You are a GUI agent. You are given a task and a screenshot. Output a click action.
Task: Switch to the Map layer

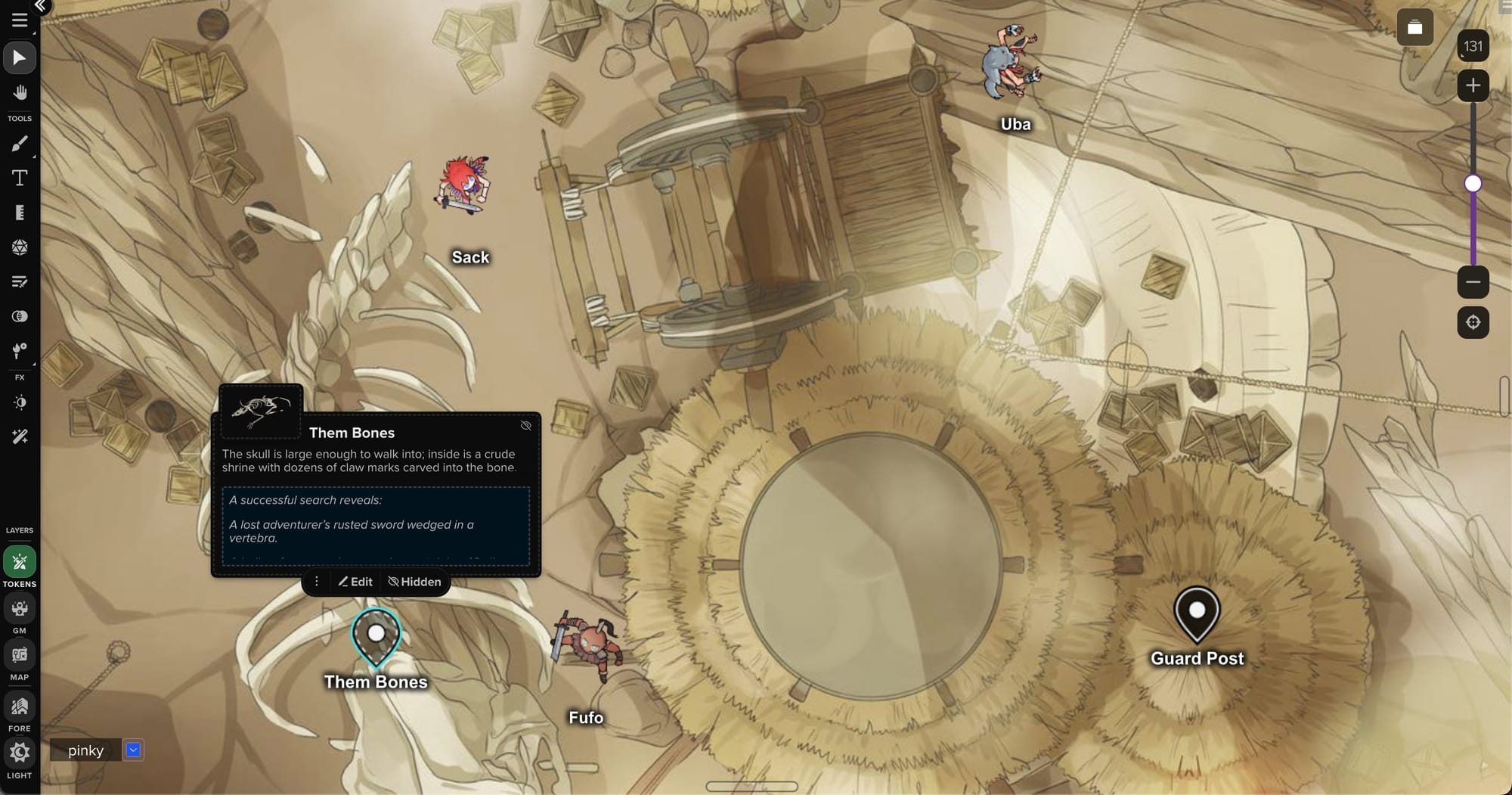click(x=20, y=655)
